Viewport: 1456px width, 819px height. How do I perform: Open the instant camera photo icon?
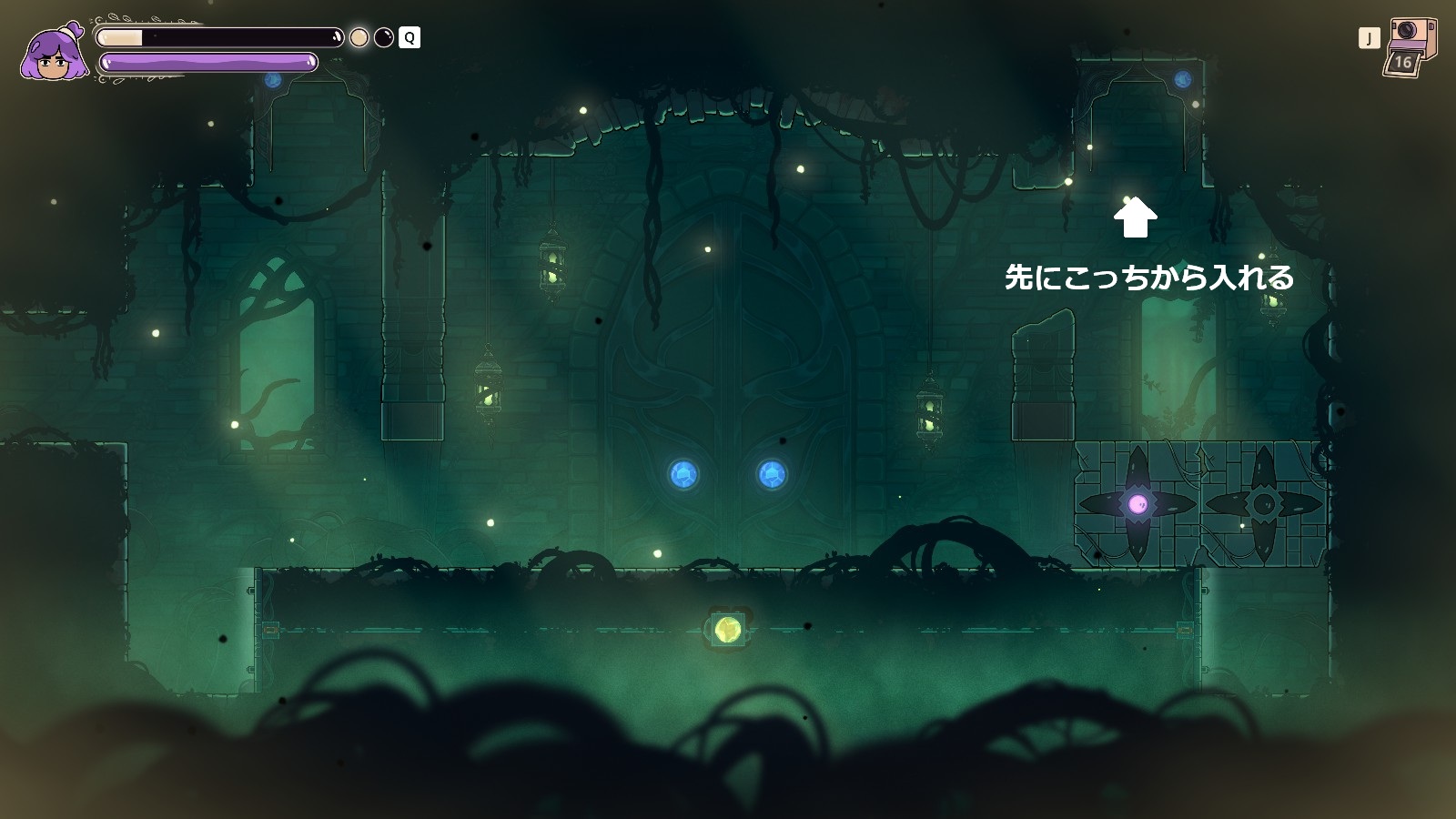pos(1410,45)
